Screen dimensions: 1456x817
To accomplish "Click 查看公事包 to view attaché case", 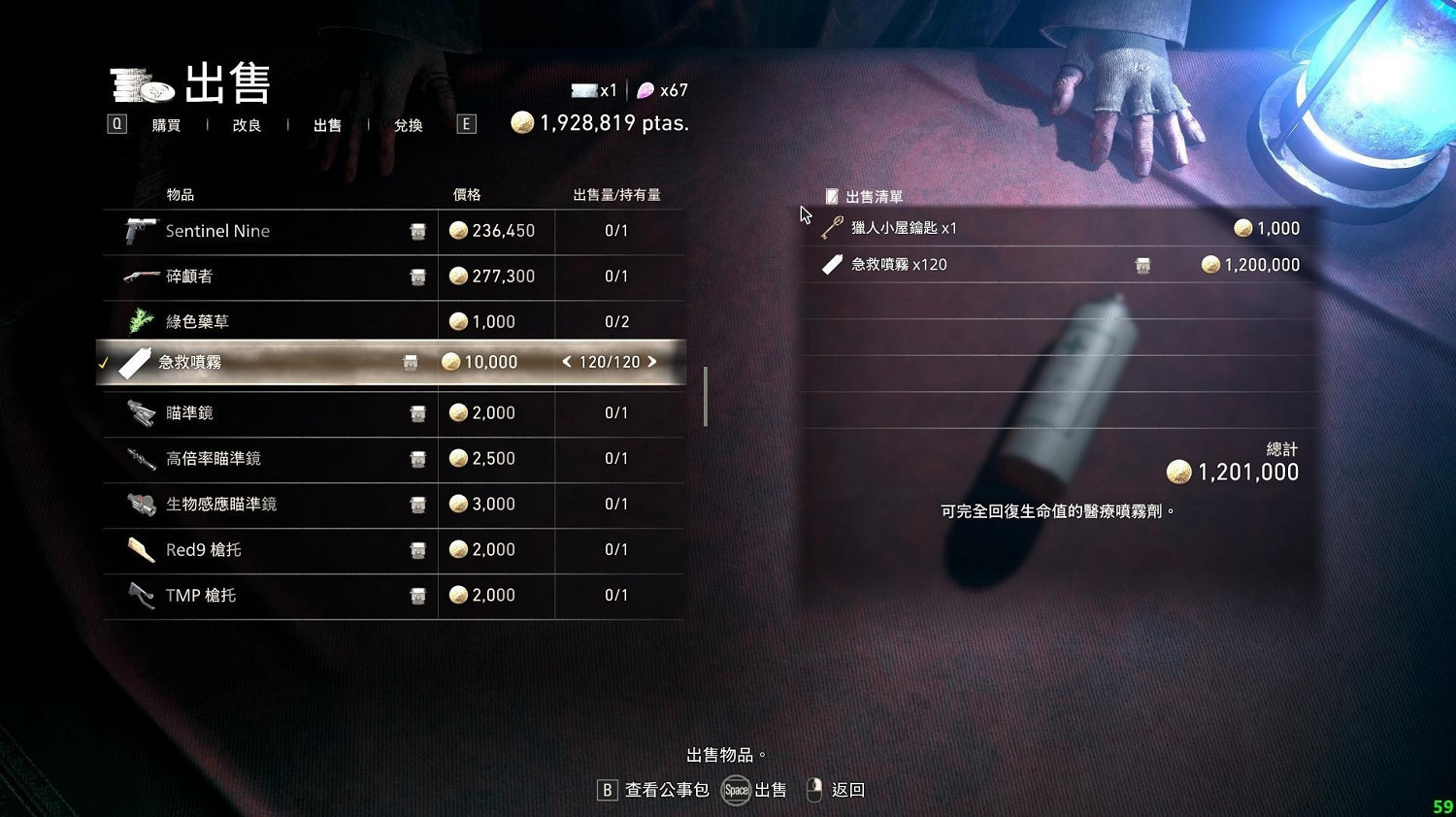I will 667,790.
